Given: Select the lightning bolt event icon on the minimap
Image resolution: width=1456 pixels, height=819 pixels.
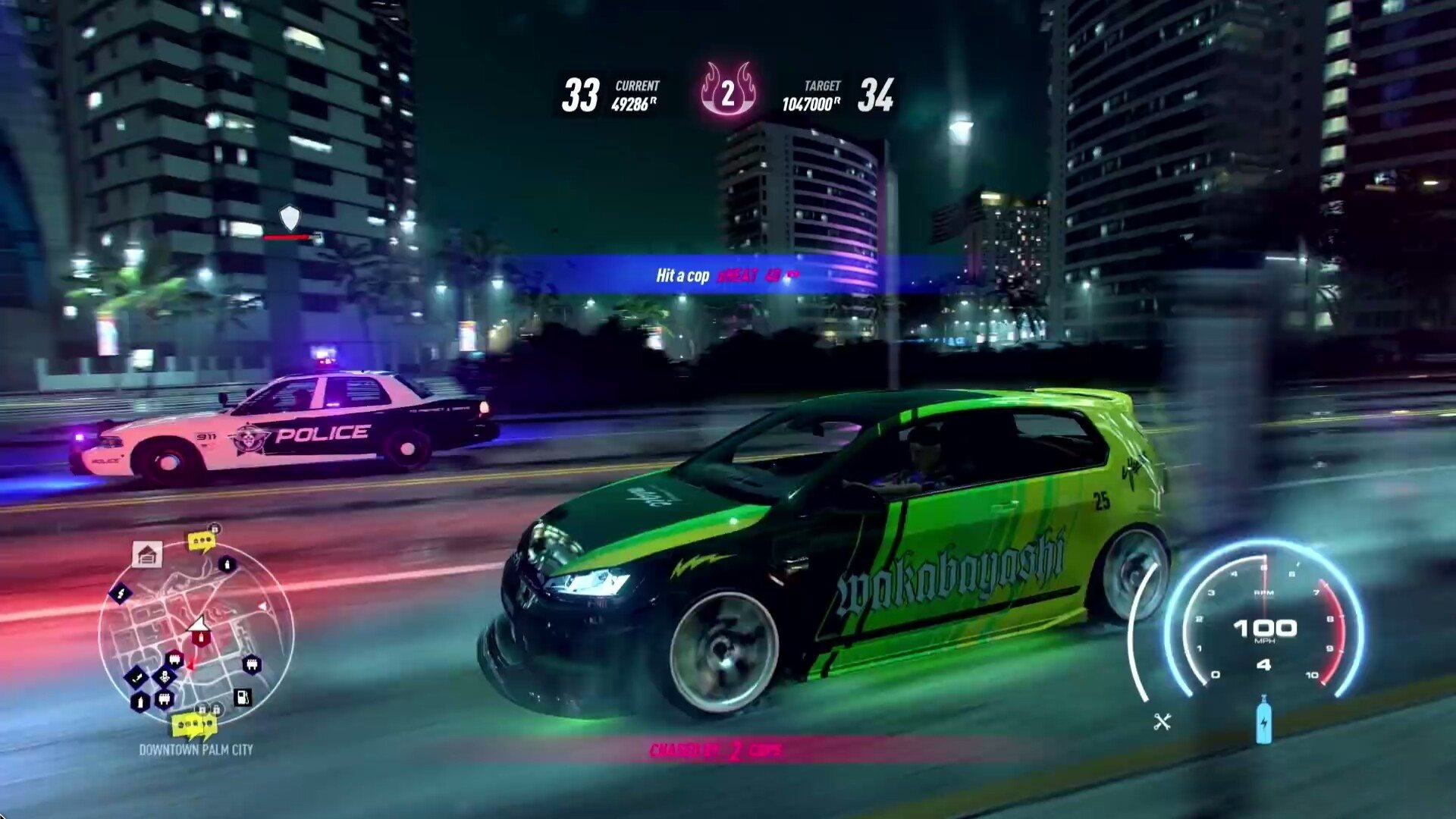Looking at the screenshot, I should click(121, 594).
